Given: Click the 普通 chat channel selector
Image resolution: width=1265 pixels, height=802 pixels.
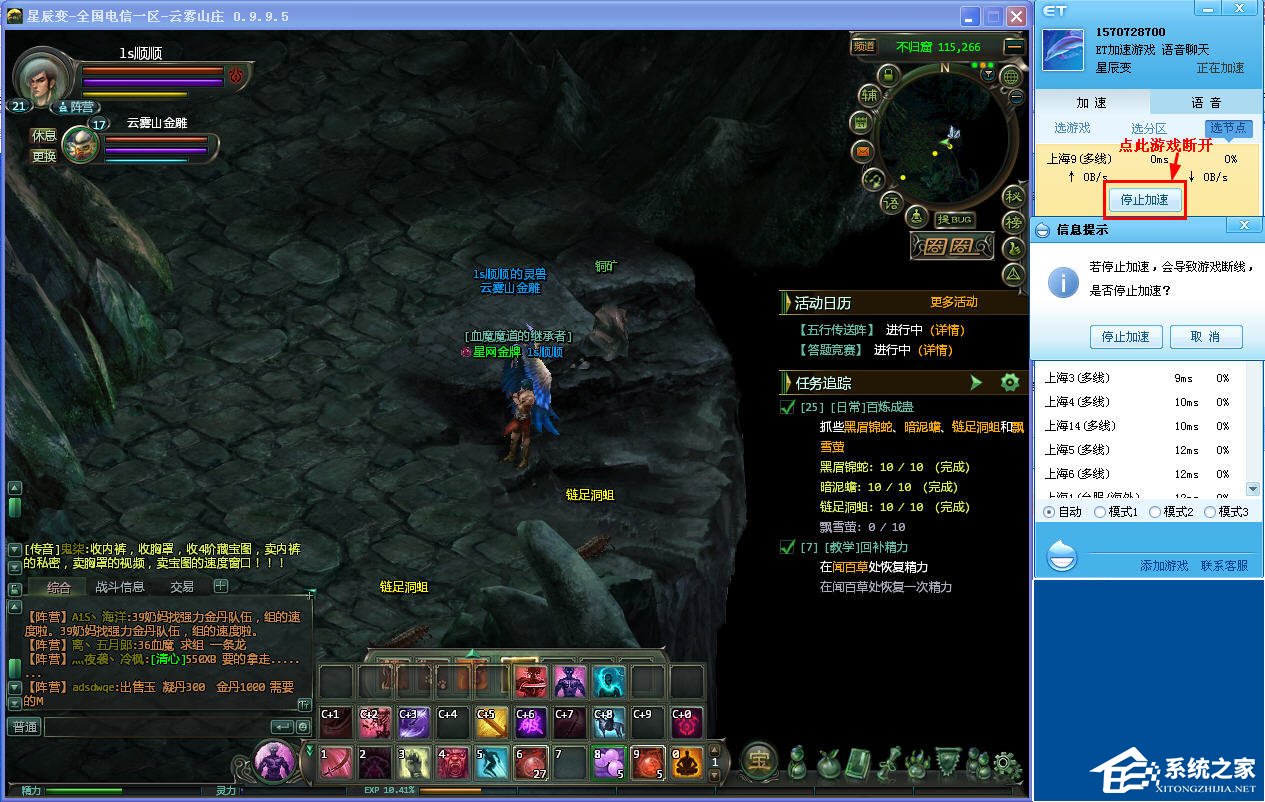Looking at the screenshot, I should [24, 727].
